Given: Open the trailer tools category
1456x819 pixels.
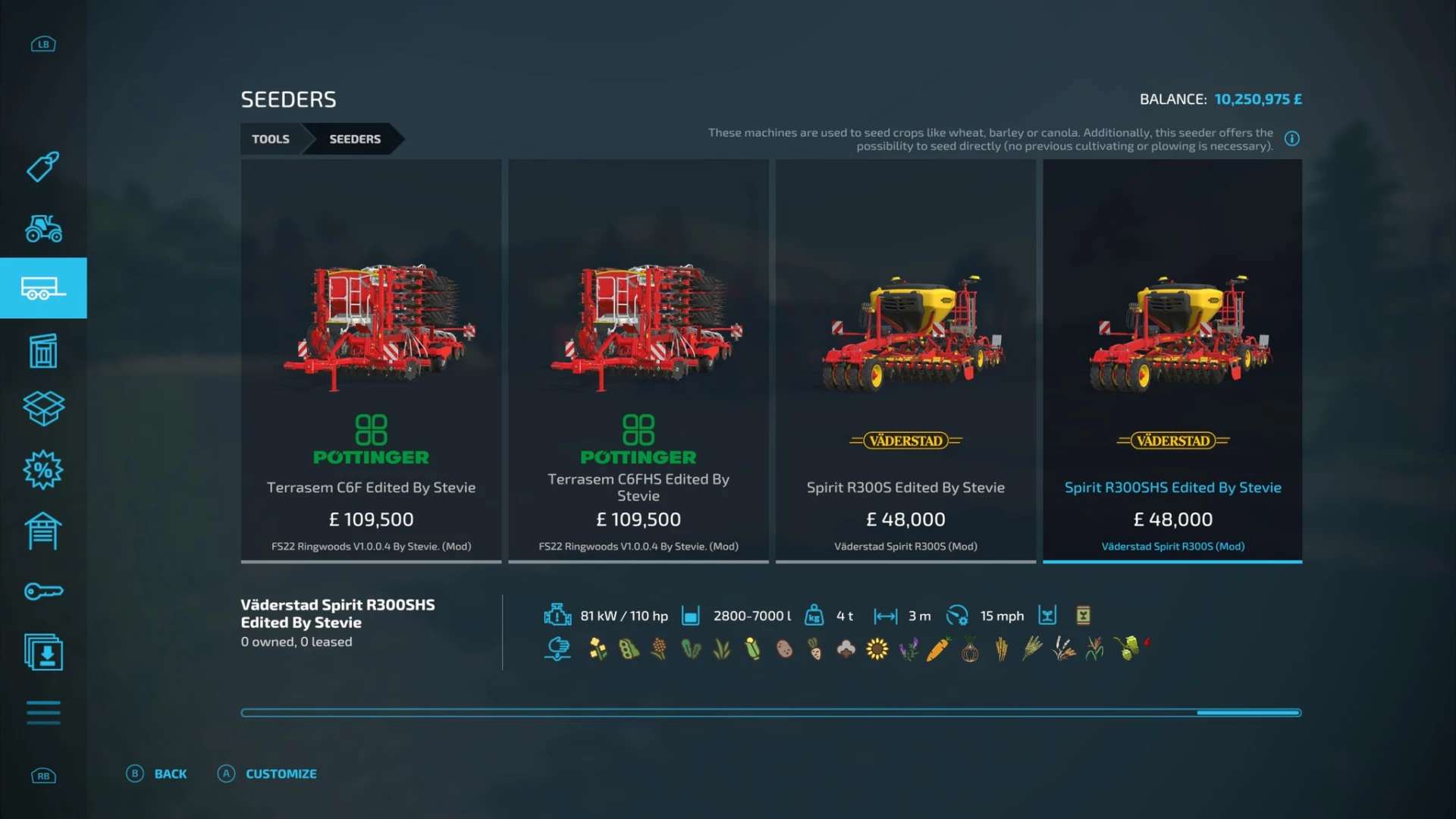Looking at the screenshot, I should (43, 288).
